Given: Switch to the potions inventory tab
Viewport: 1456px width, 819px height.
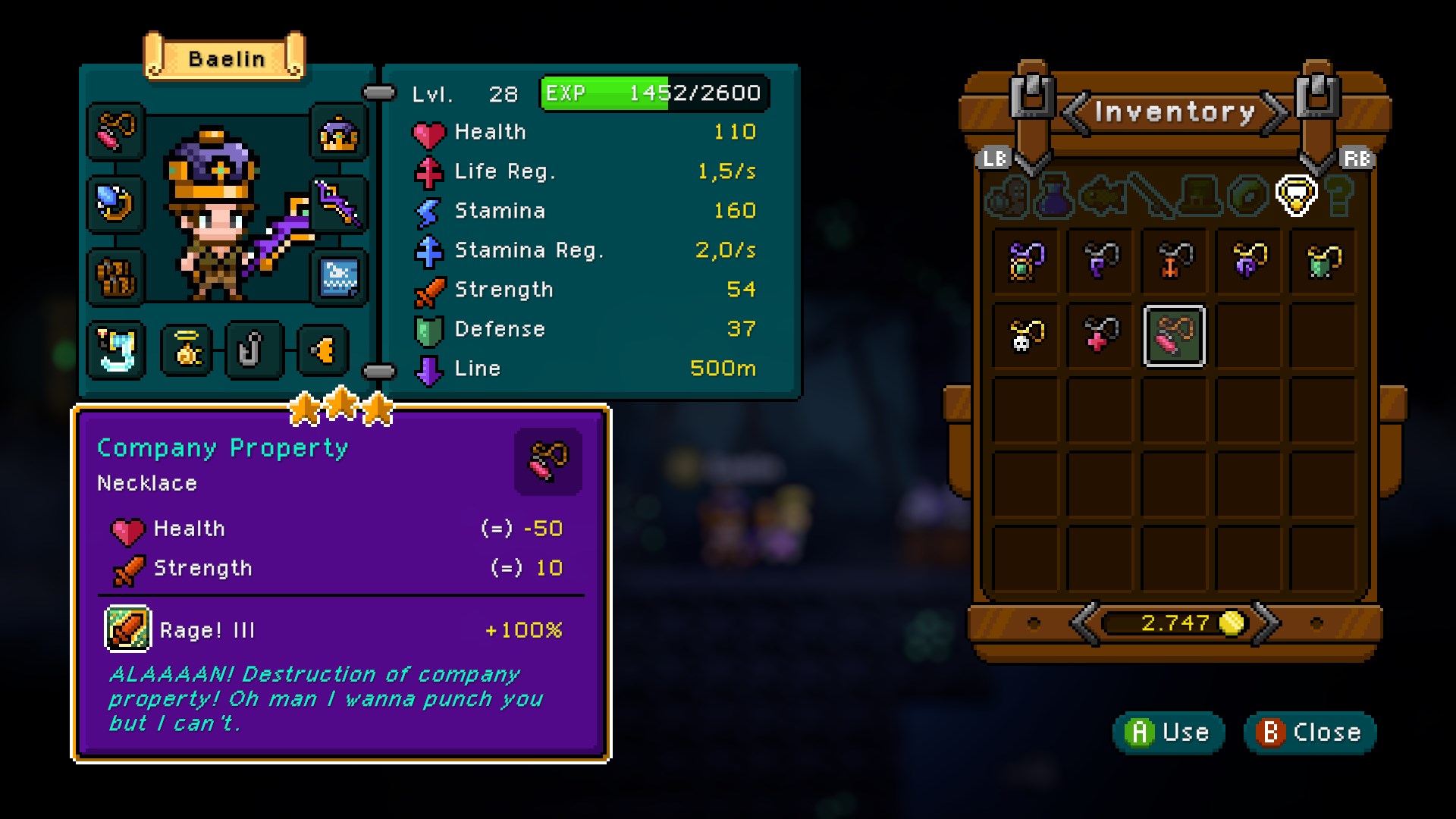Looking at the screenshot, I should pos(1053,196).
